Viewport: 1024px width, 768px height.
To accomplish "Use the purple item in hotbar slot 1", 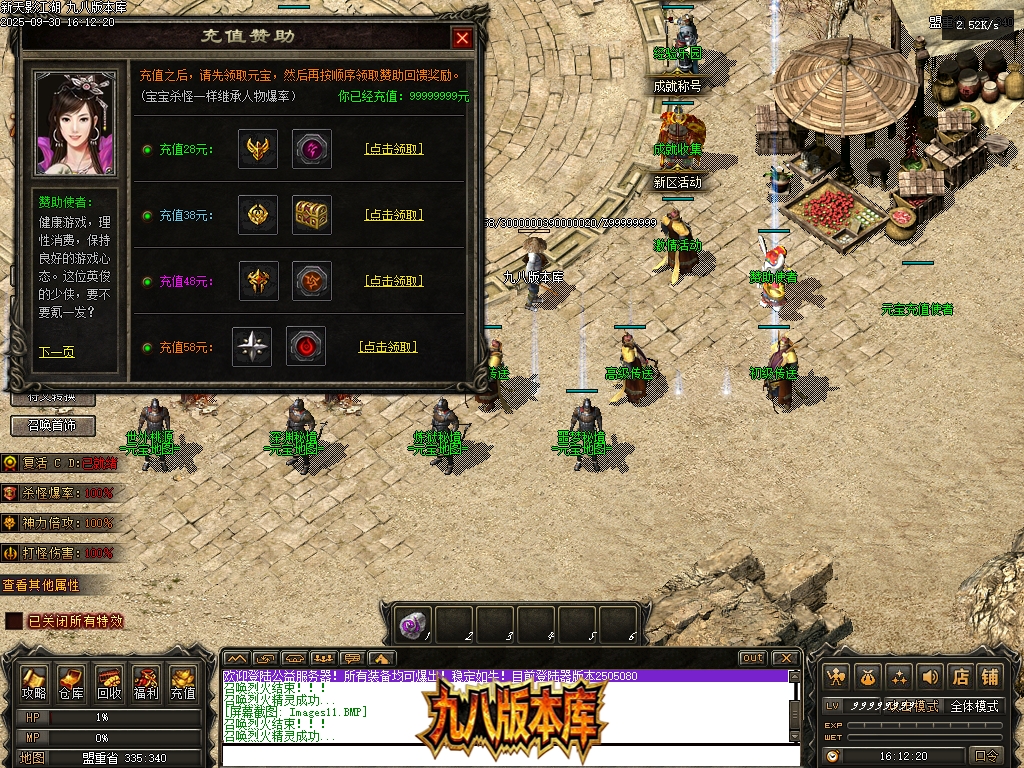I will click(412, 625).
